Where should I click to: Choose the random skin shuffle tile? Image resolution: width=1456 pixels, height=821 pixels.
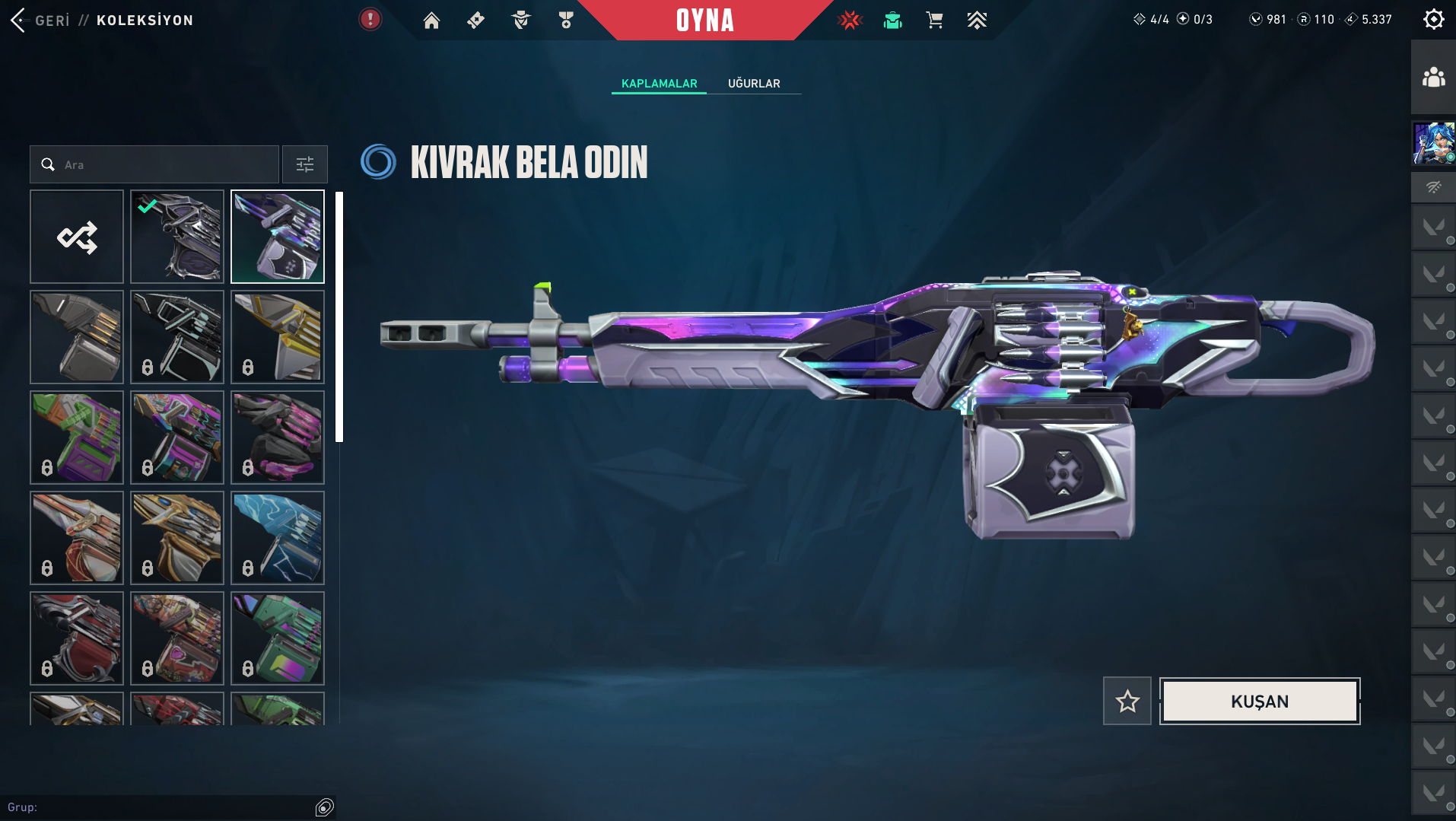tap(77, 237)
